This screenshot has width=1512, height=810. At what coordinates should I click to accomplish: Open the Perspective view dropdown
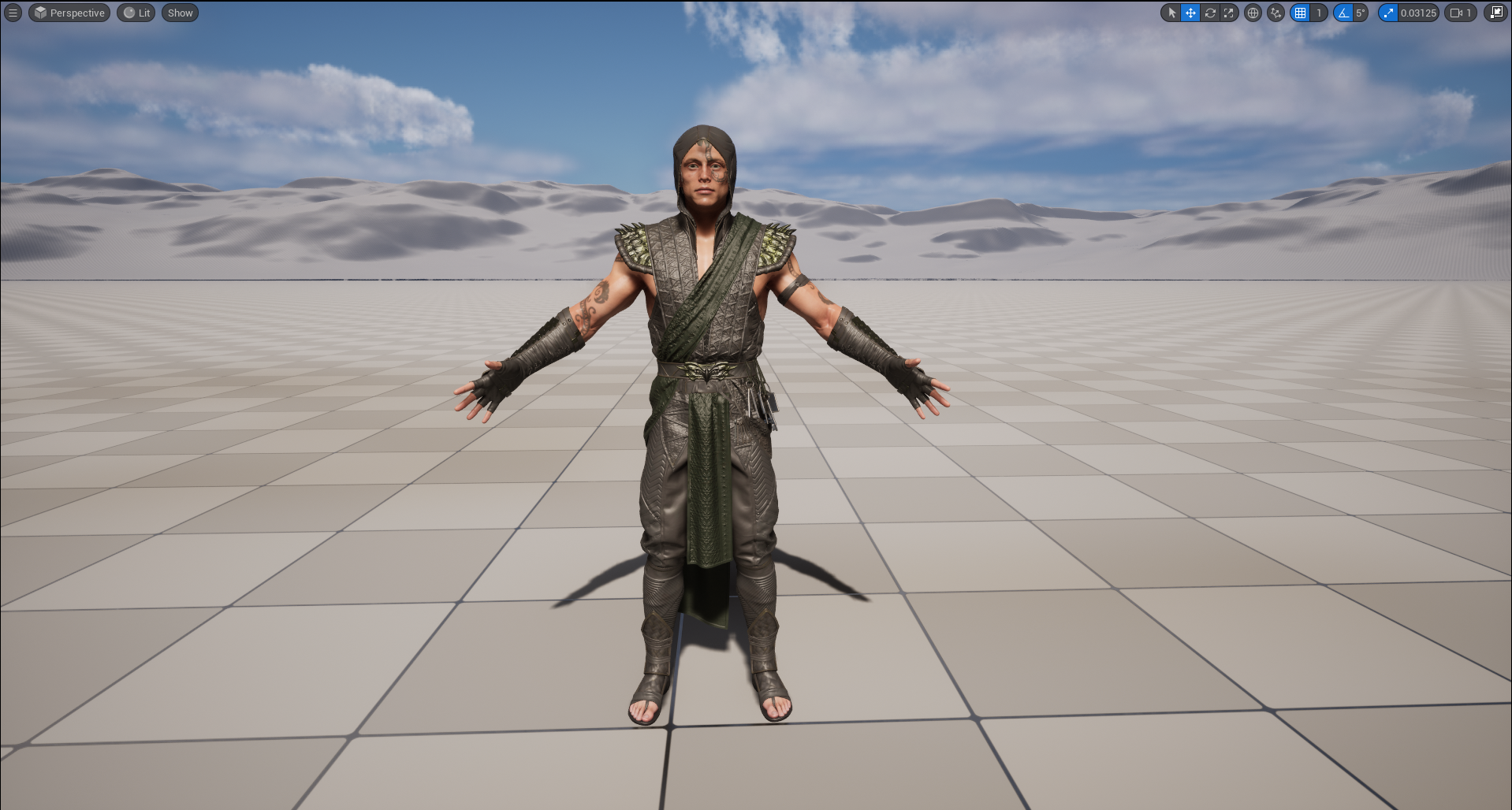tap(69, 13)
